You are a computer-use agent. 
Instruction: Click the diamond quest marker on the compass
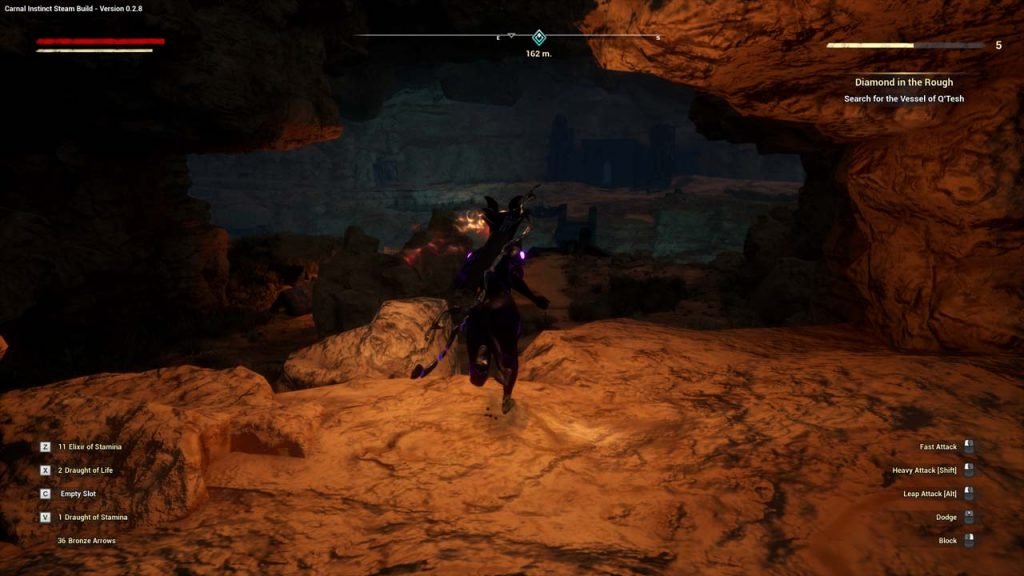538,37
